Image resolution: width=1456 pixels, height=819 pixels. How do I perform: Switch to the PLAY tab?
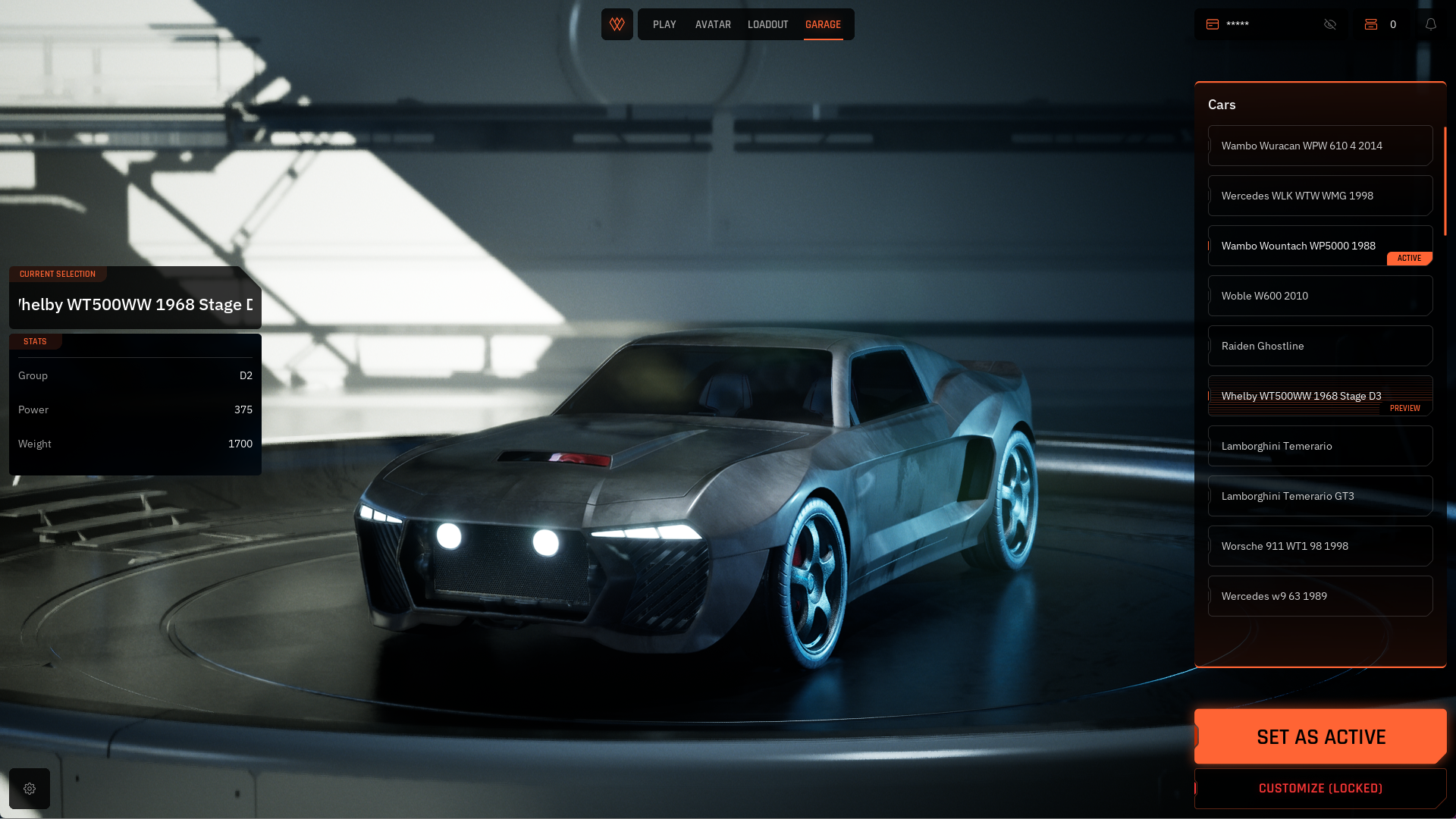pyautogui.click(x=664, y=25)
